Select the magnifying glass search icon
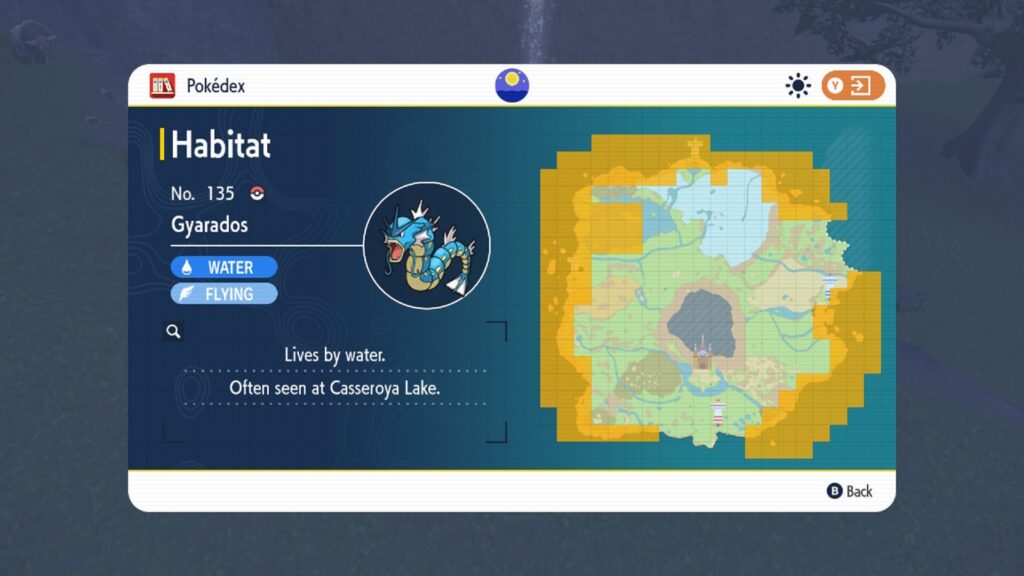Viewport: 1024px width, 576px height. coord(173,331)
